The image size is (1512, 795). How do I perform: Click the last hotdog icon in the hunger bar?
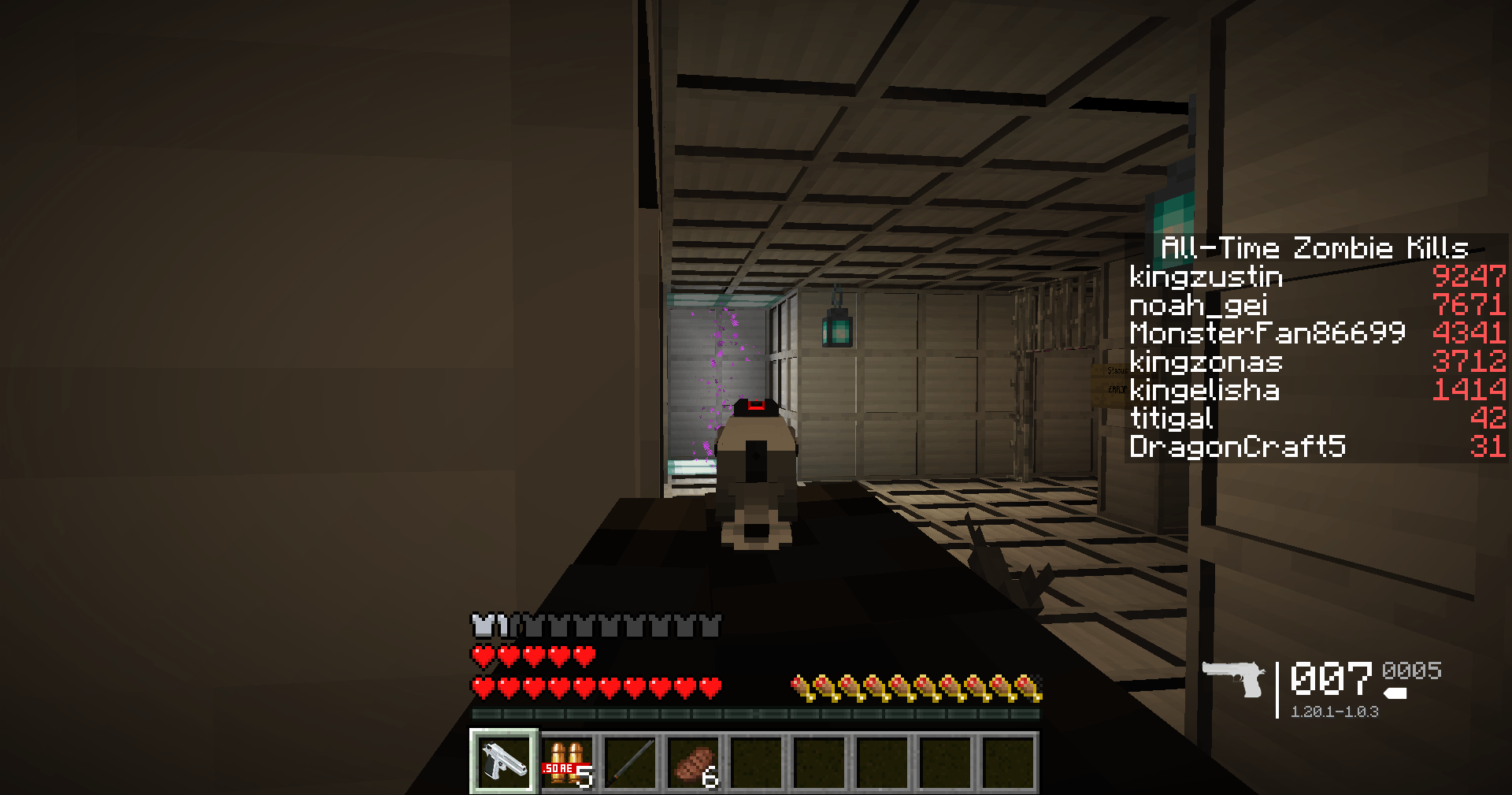[1034, 686]
